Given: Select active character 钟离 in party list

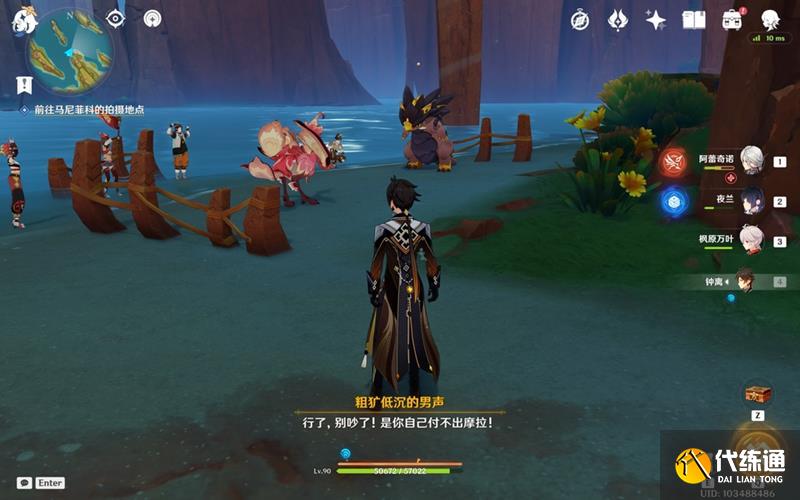Looking at the screenshot, I should click(x=743, y=281).
